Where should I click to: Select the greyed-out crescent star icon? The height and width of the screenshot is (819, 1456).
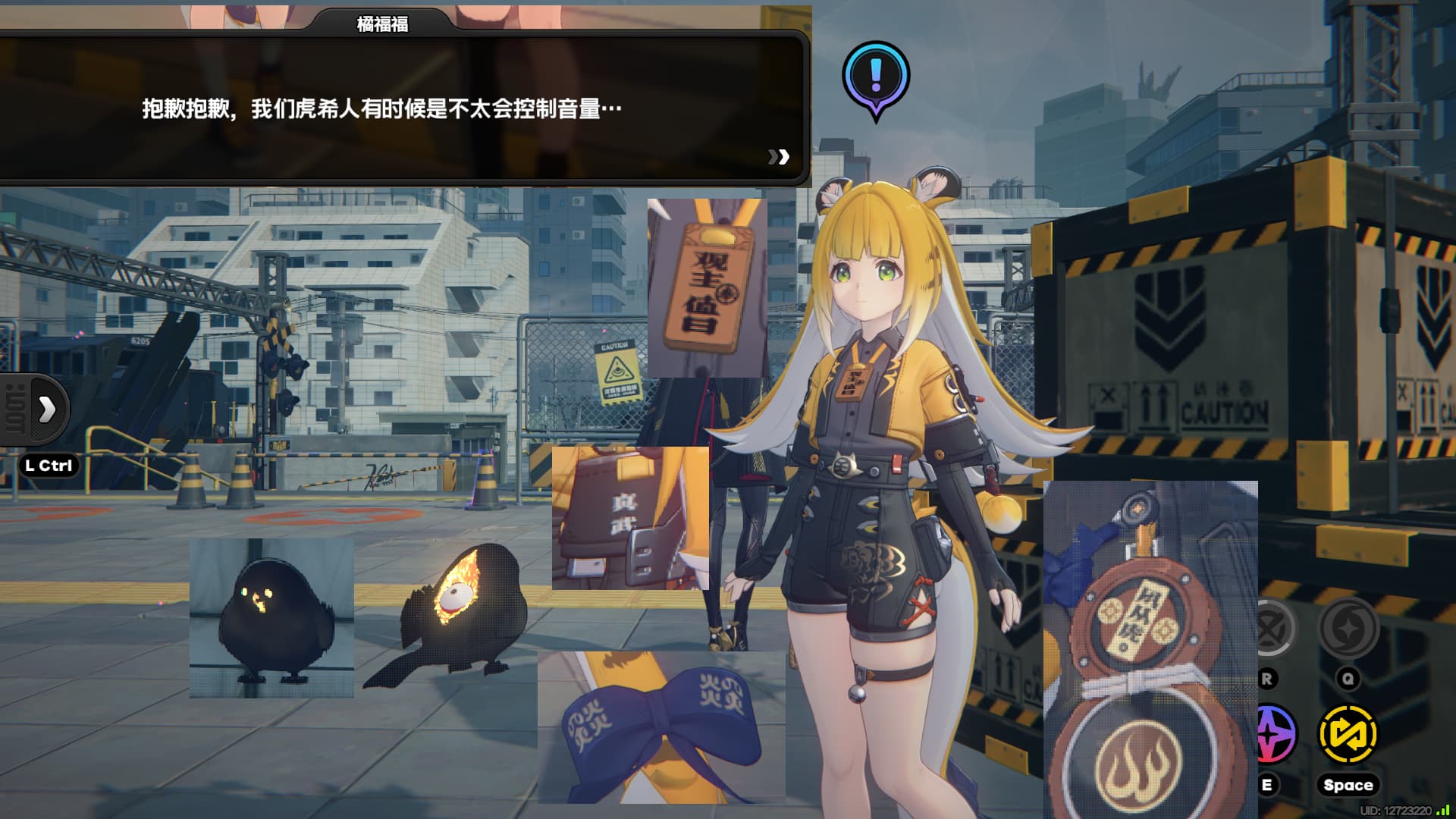(x=1348, y=628)
